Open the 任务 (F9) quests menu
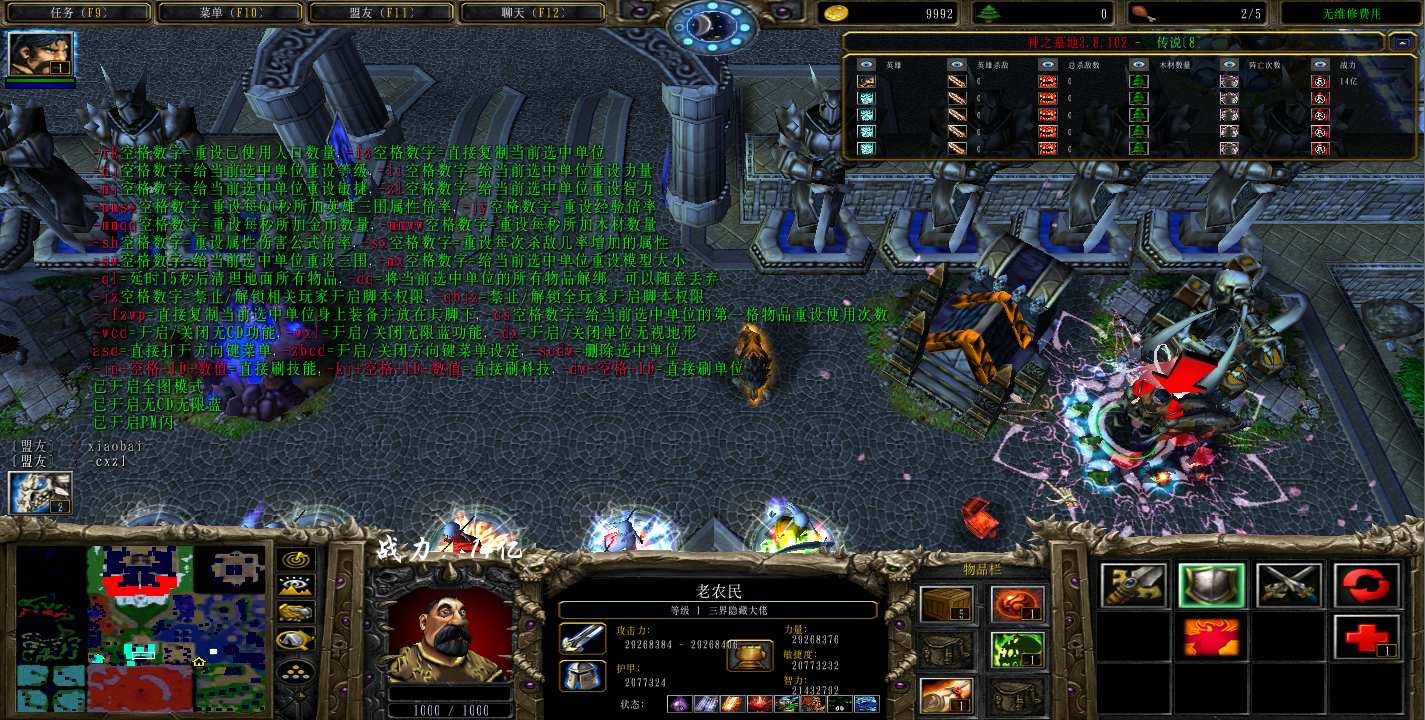This screenshot has height=720, width=1425. pos(78,13)
